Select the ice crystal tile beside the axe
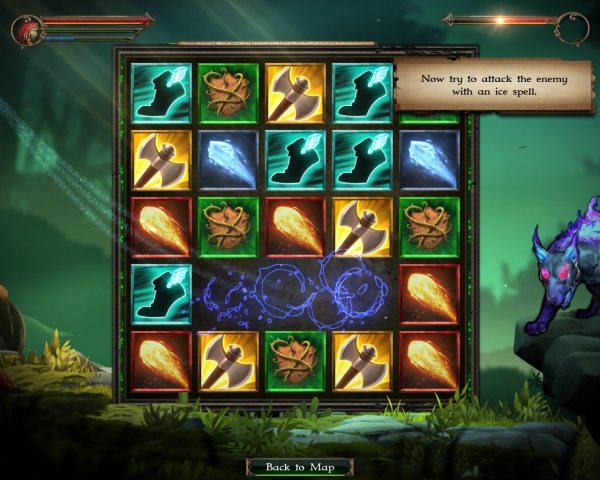 click(229, 159)
